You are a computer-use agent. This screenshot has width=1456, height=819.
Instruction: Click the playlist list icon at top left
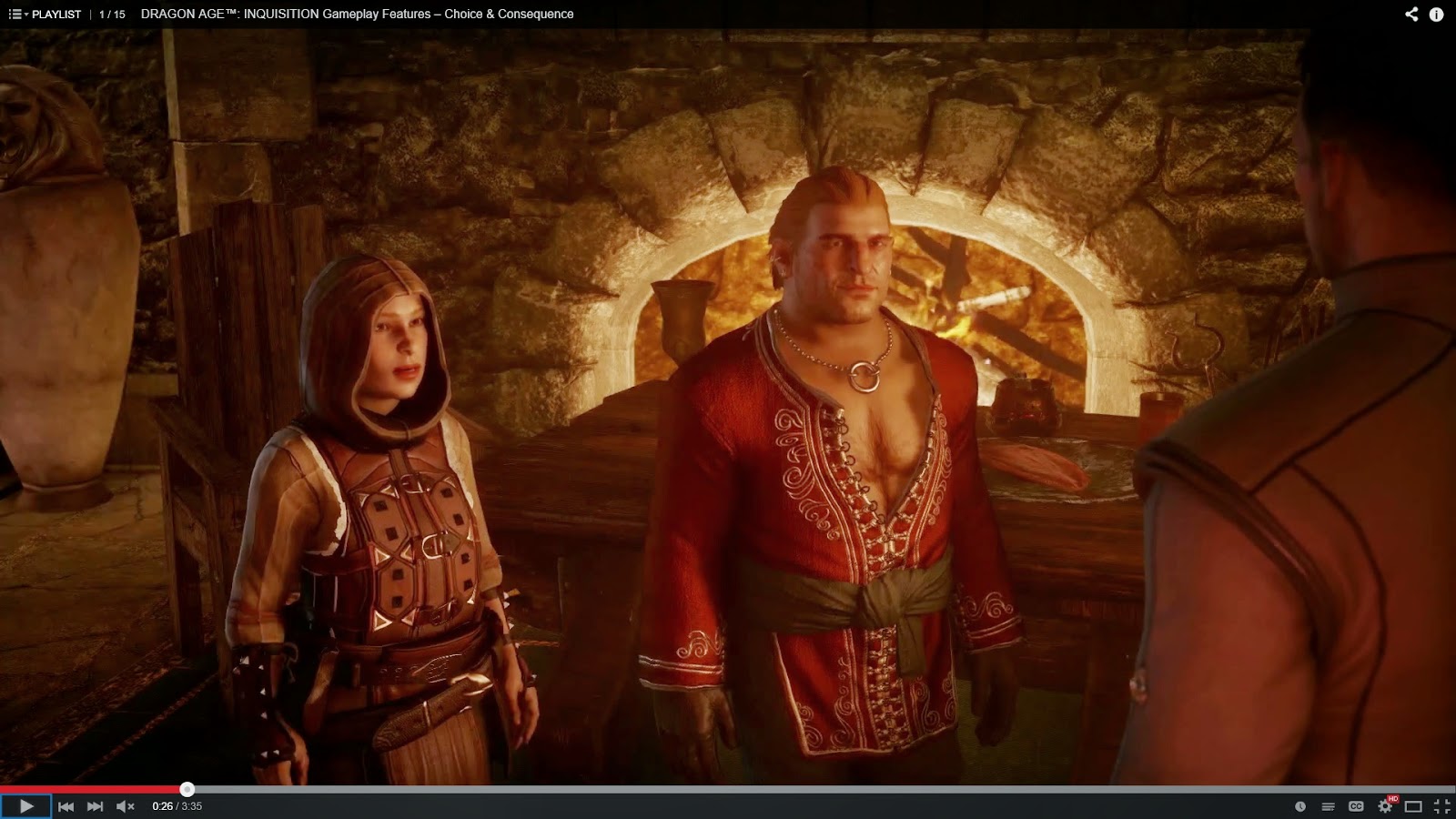tap(15, 14)
